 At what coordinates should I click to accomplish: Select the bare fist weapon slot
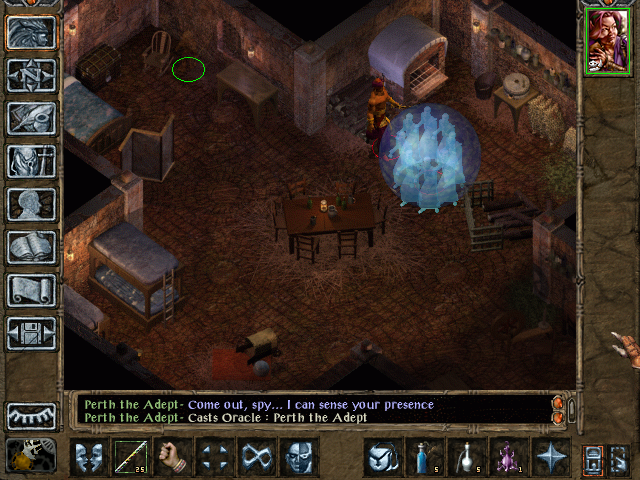click(173, 457)
